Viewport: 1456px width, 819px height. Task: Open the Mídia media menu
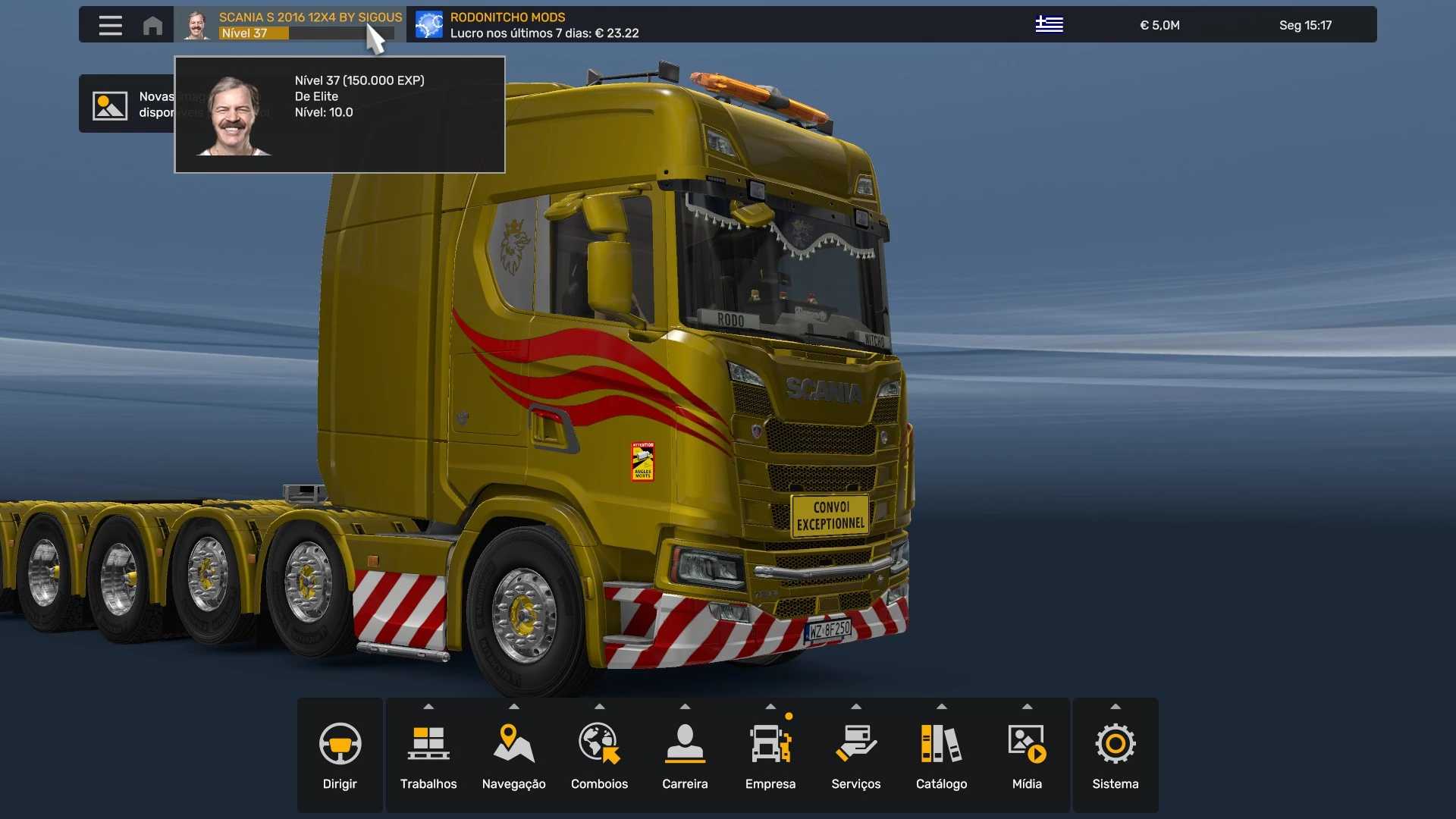(x=1027, y=755)
